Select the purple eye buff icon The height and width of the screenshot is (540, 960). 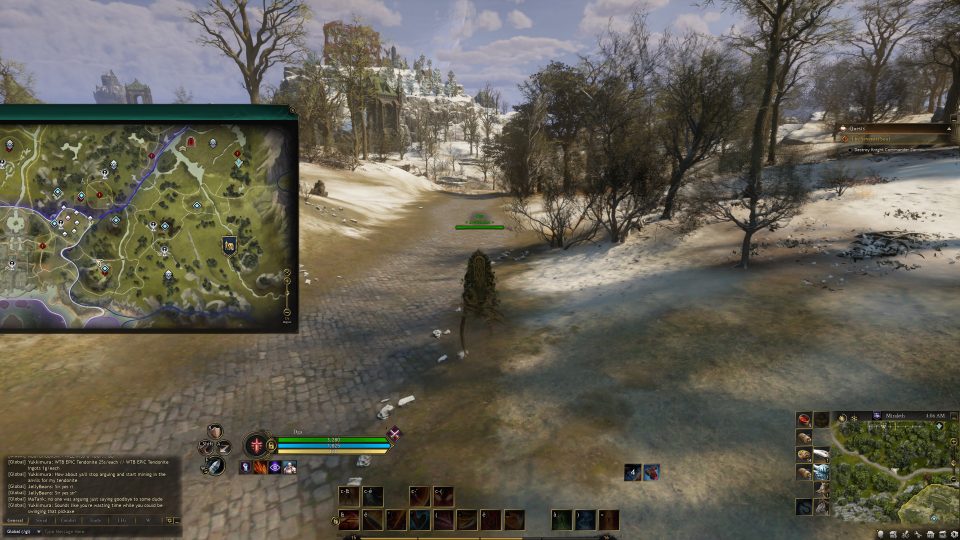coord(274,467)
